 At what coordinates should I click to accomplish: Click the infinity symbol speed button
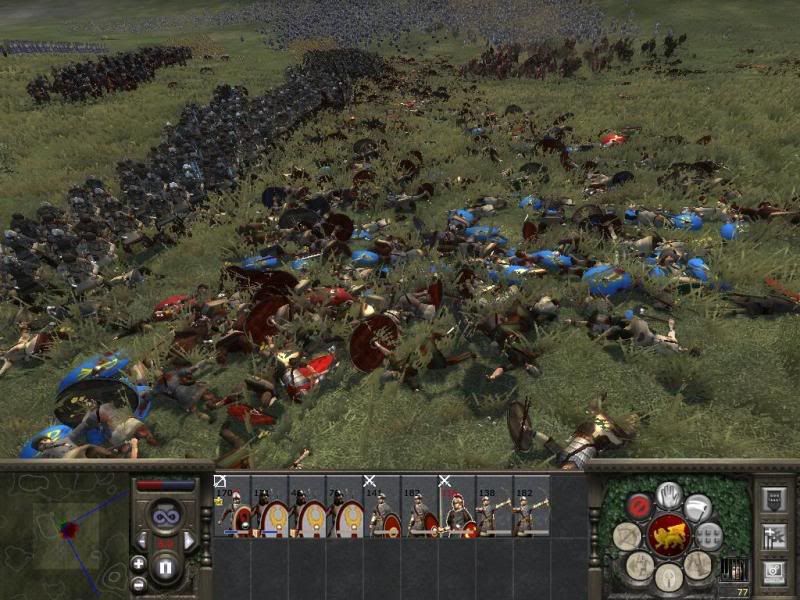(x=165, y=516)
